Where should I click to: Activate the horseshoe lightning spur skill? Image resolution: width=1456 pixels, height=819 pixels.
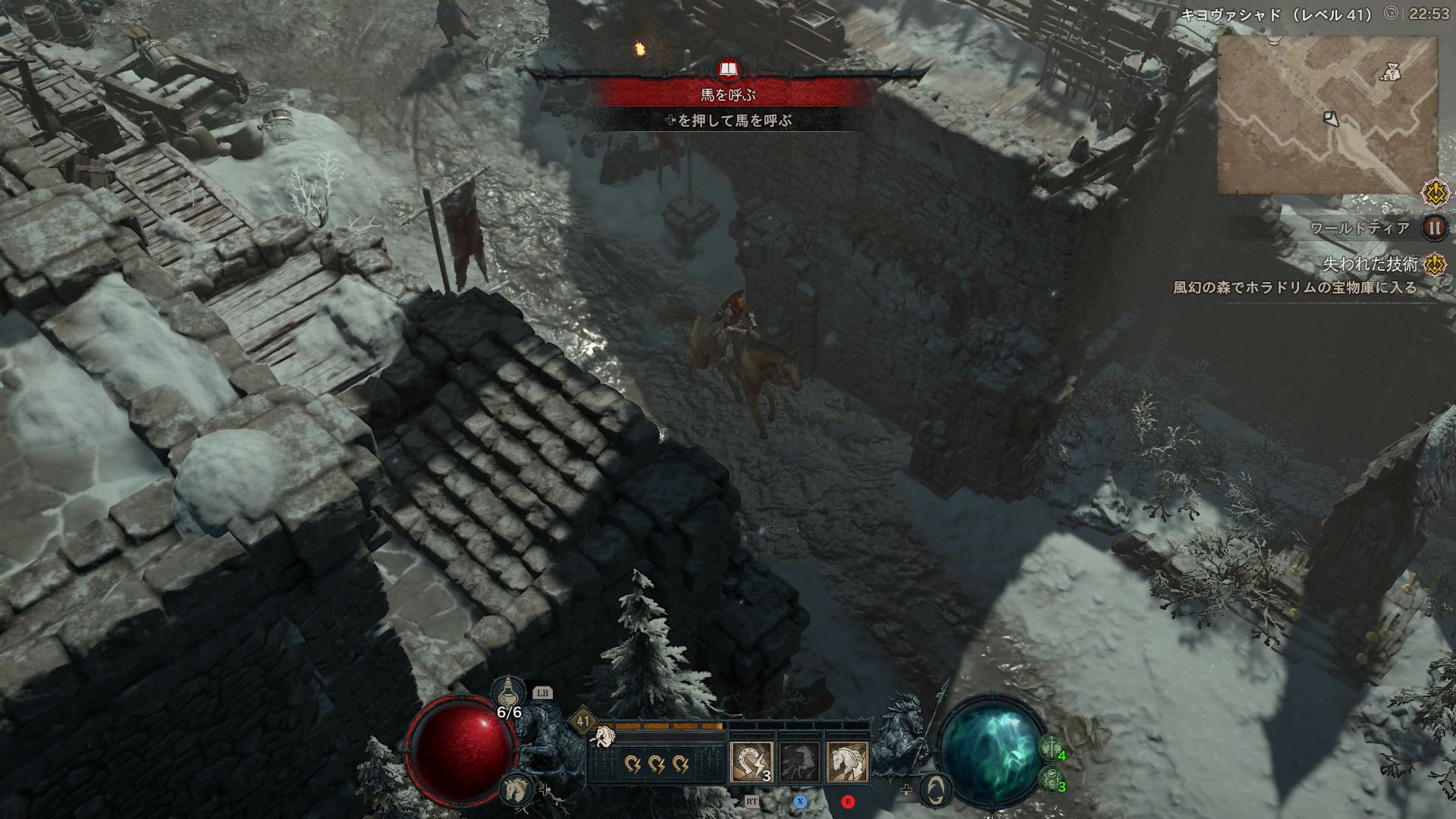(x=751, y=762)
